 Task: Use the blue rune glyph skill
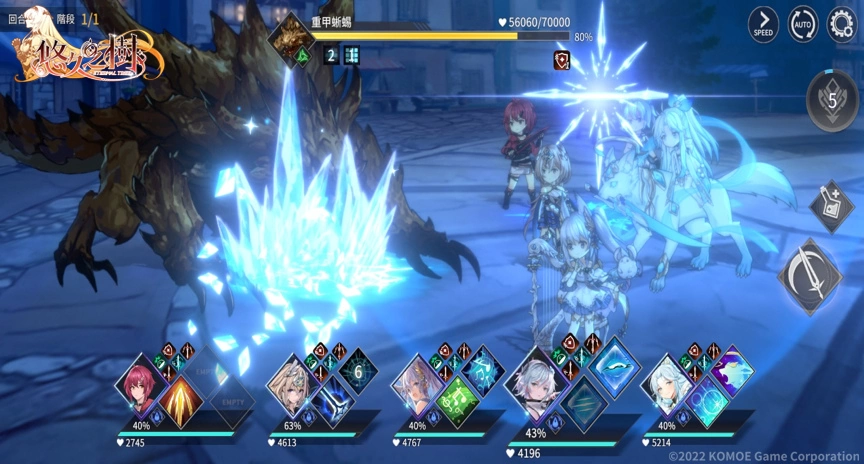482,371
